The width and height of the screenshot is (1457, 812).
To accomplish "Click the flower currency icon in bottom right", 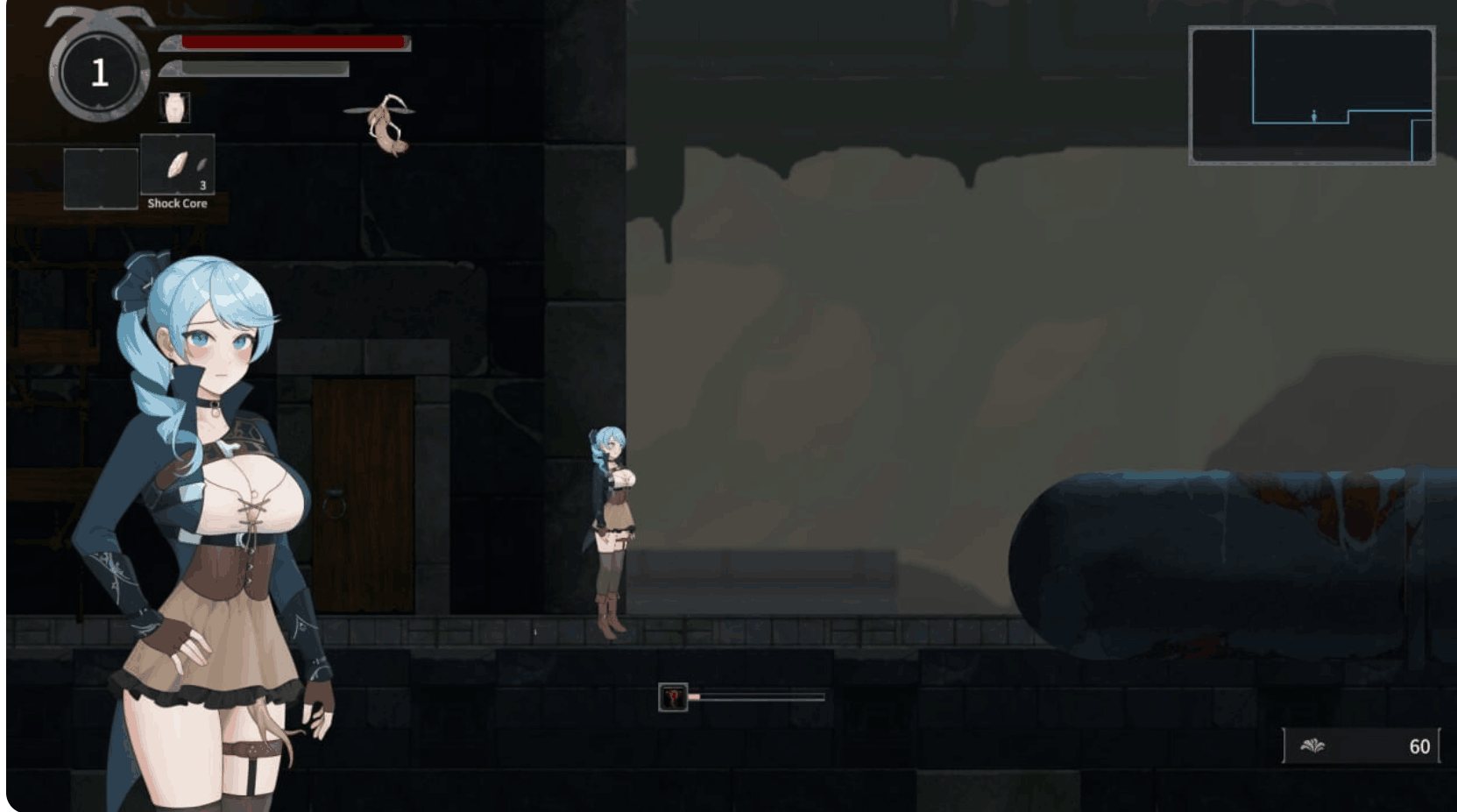I will [1313, 746].
